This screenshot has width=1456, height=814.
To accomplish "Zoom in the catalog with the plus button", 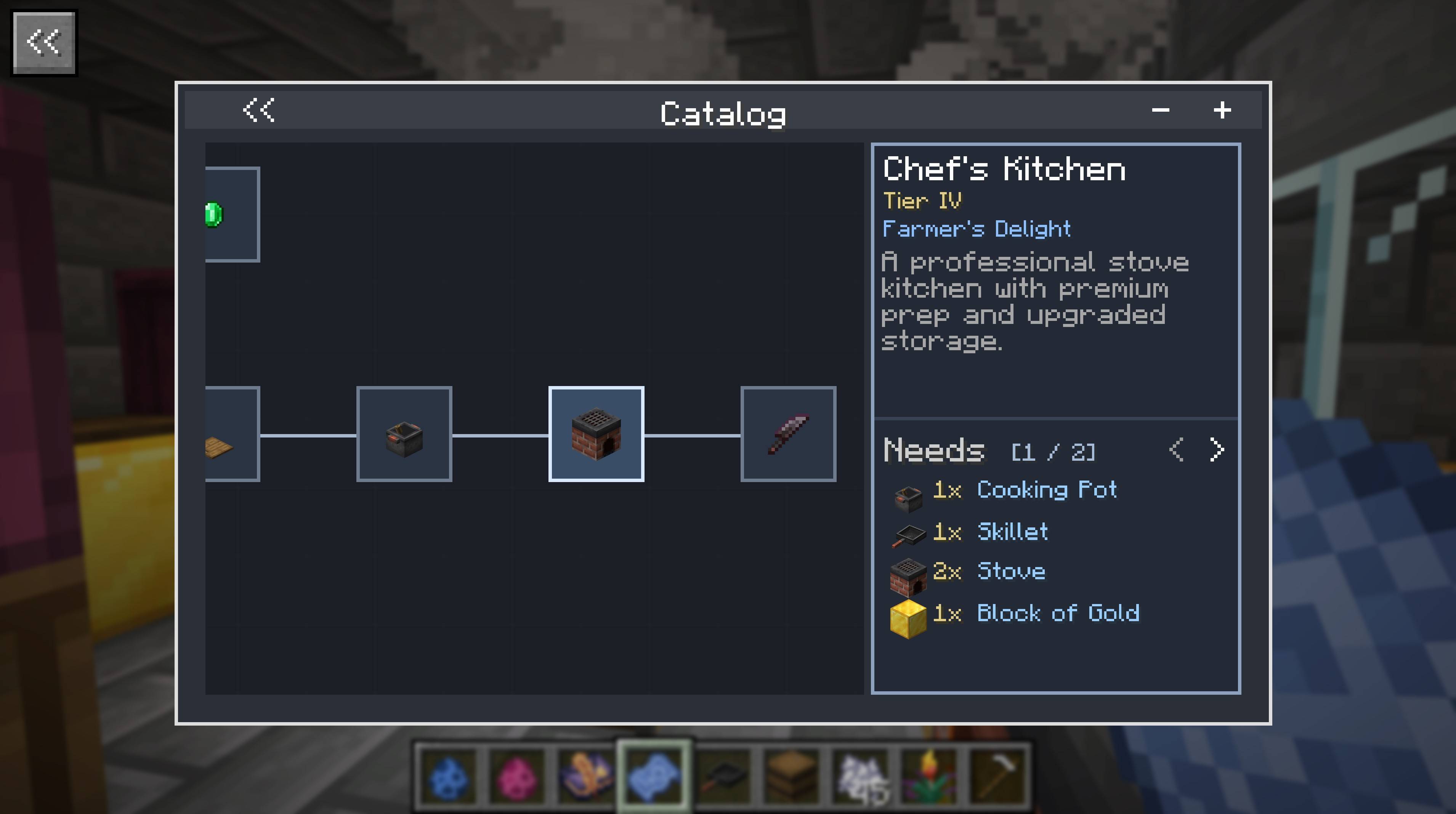I will (x=1222, y=110).
